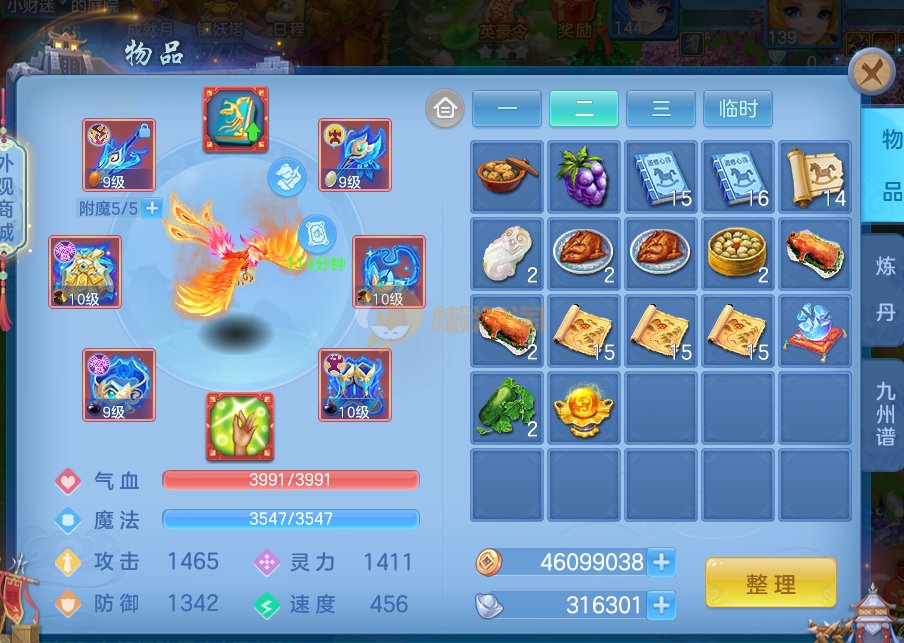Image resolution: width=904 pixels, height=643 pixels.
Task: Add more silver ingots with plus button
Action: [x=661, y=605]
